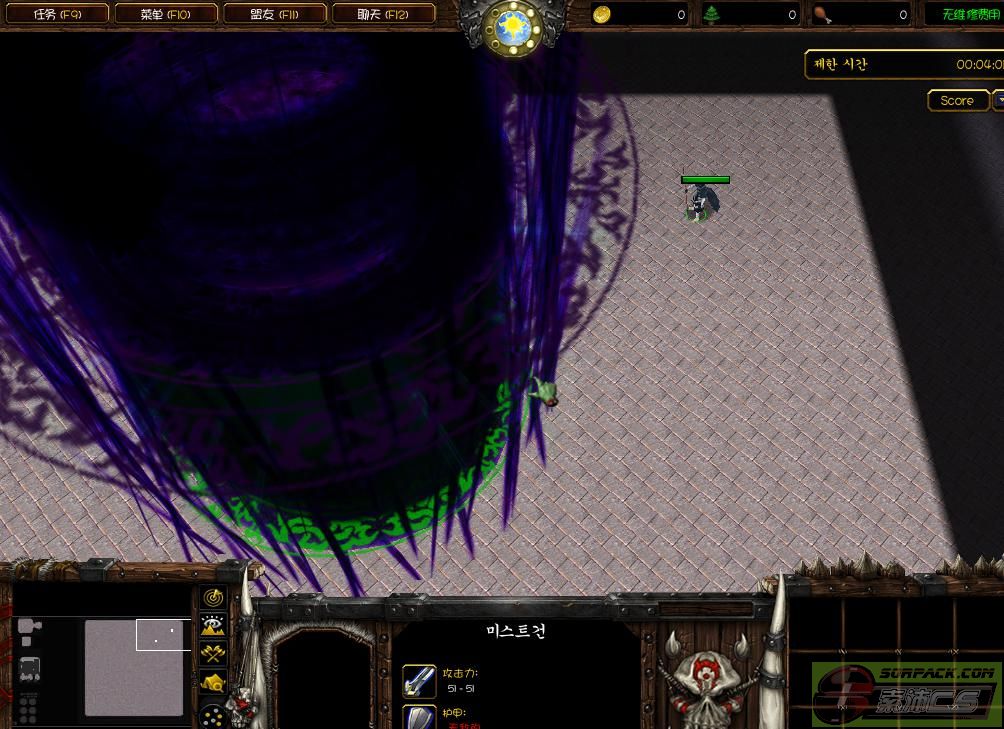Open the 任务 (F9) quests menu
This screenshot has width=1004, height=729.
pos(56,14)
